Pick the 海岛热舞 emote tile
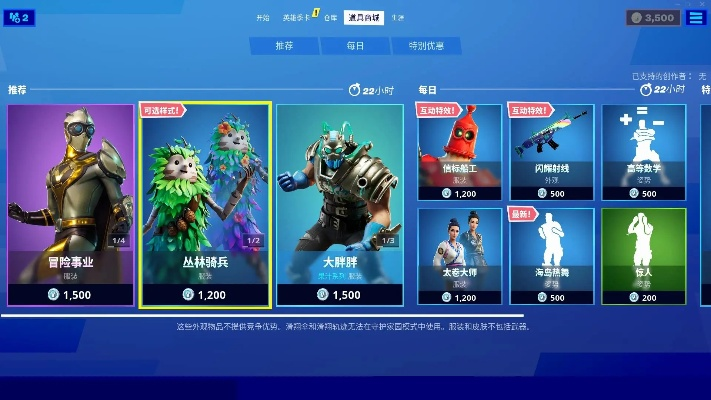Screen dimensions: 711x400 tap(551, 254)
